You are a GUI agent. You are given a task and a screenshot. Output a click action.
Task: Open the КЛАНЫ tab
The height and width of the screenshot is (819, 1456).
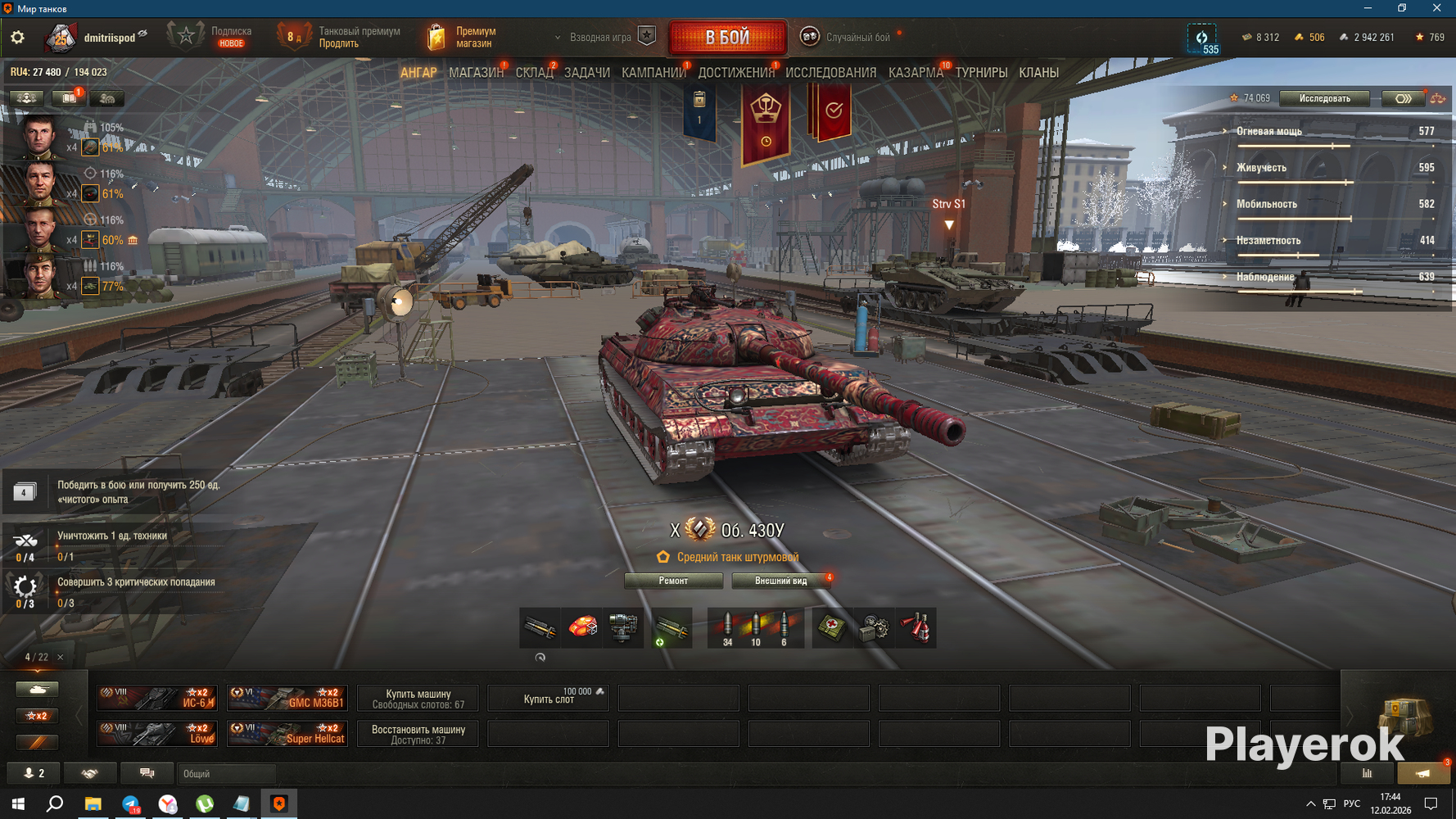(x=1038, y=73)
